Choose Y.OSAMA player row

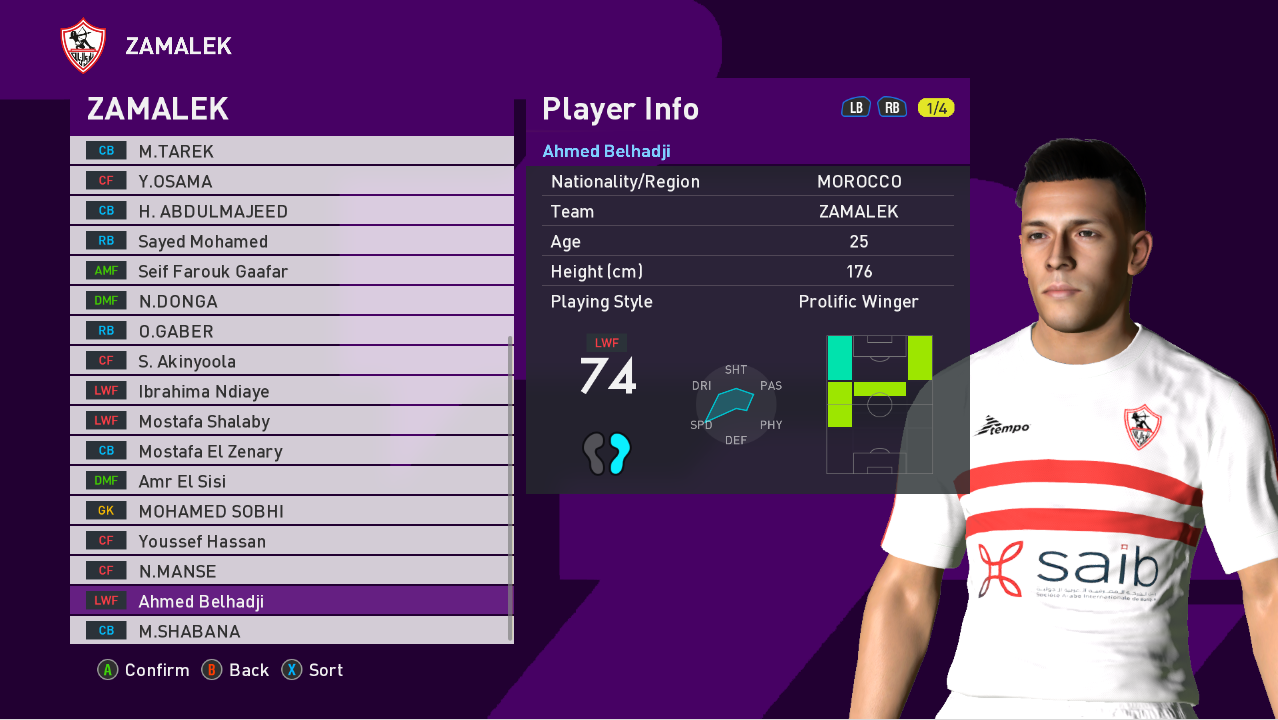pyautogui.click(x=290, y=181)
